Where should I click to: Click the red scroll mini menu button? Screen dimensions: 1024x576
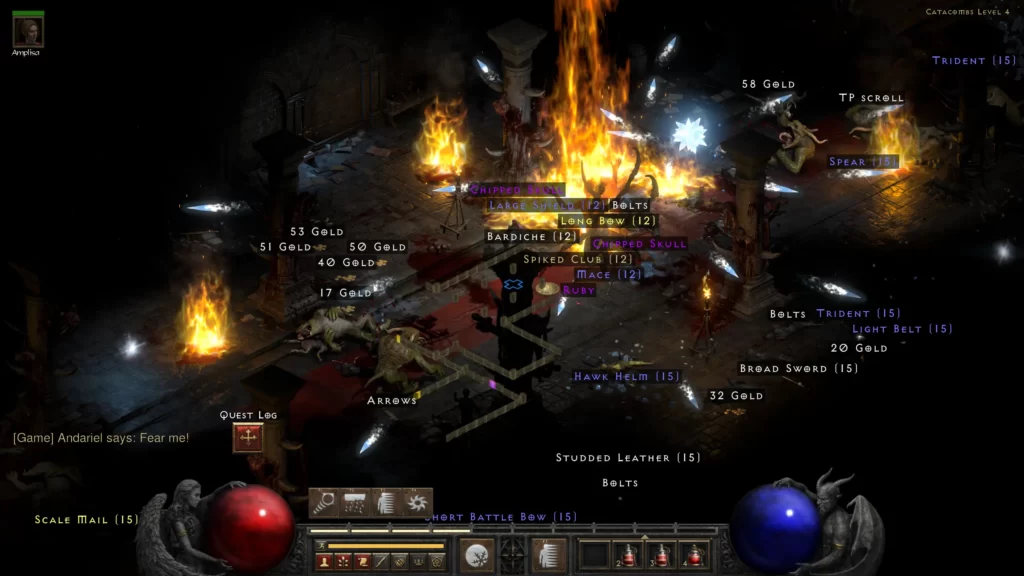click(362, 562)
